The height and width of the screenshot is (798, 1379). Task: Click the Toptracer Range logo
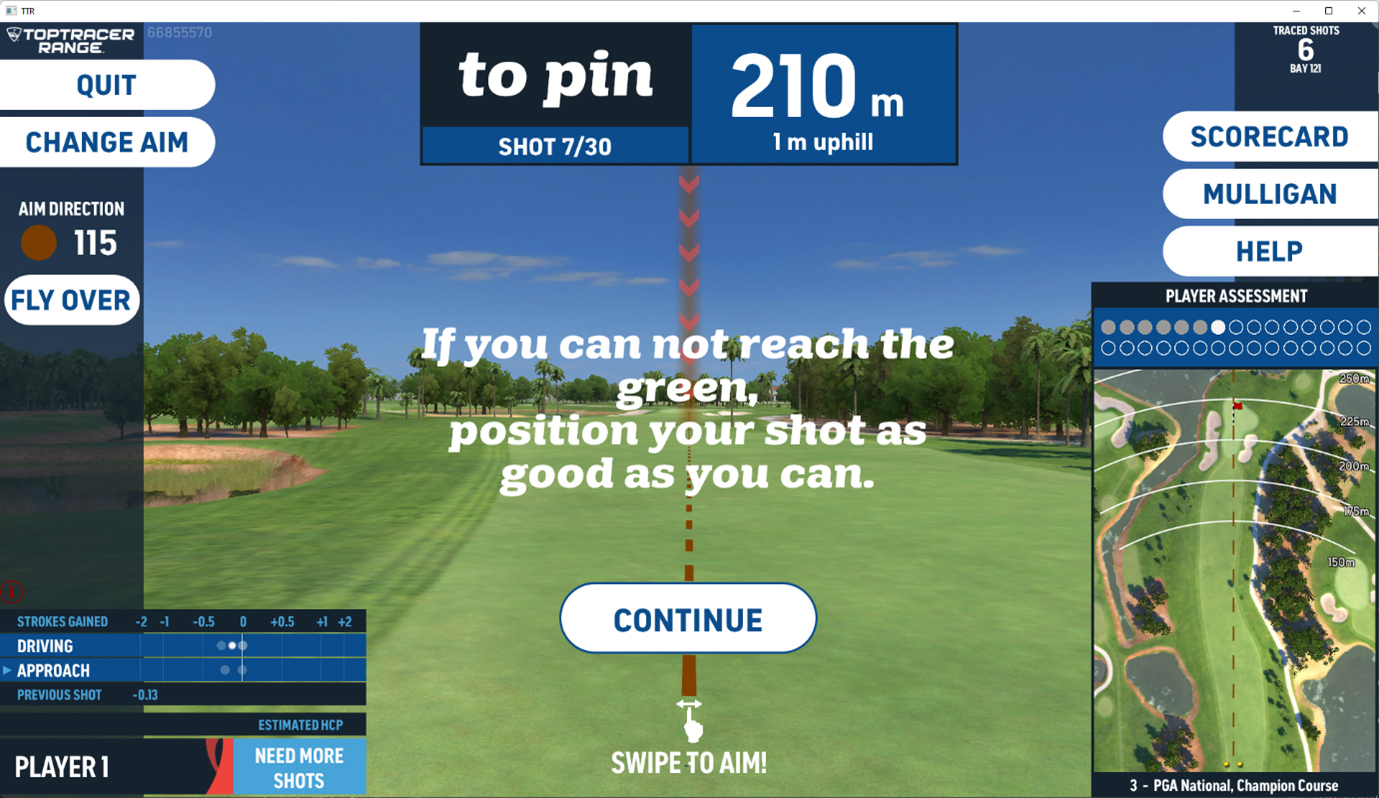70,38
